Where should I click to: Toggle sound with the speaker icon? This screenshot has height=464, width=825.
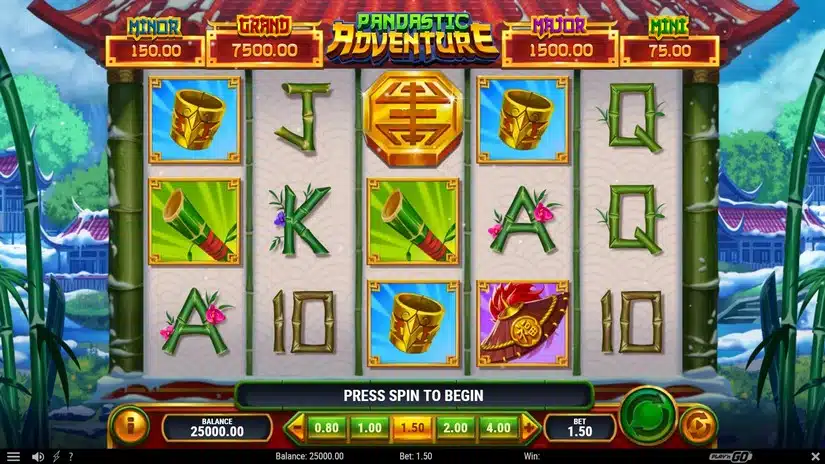(37, 457)
